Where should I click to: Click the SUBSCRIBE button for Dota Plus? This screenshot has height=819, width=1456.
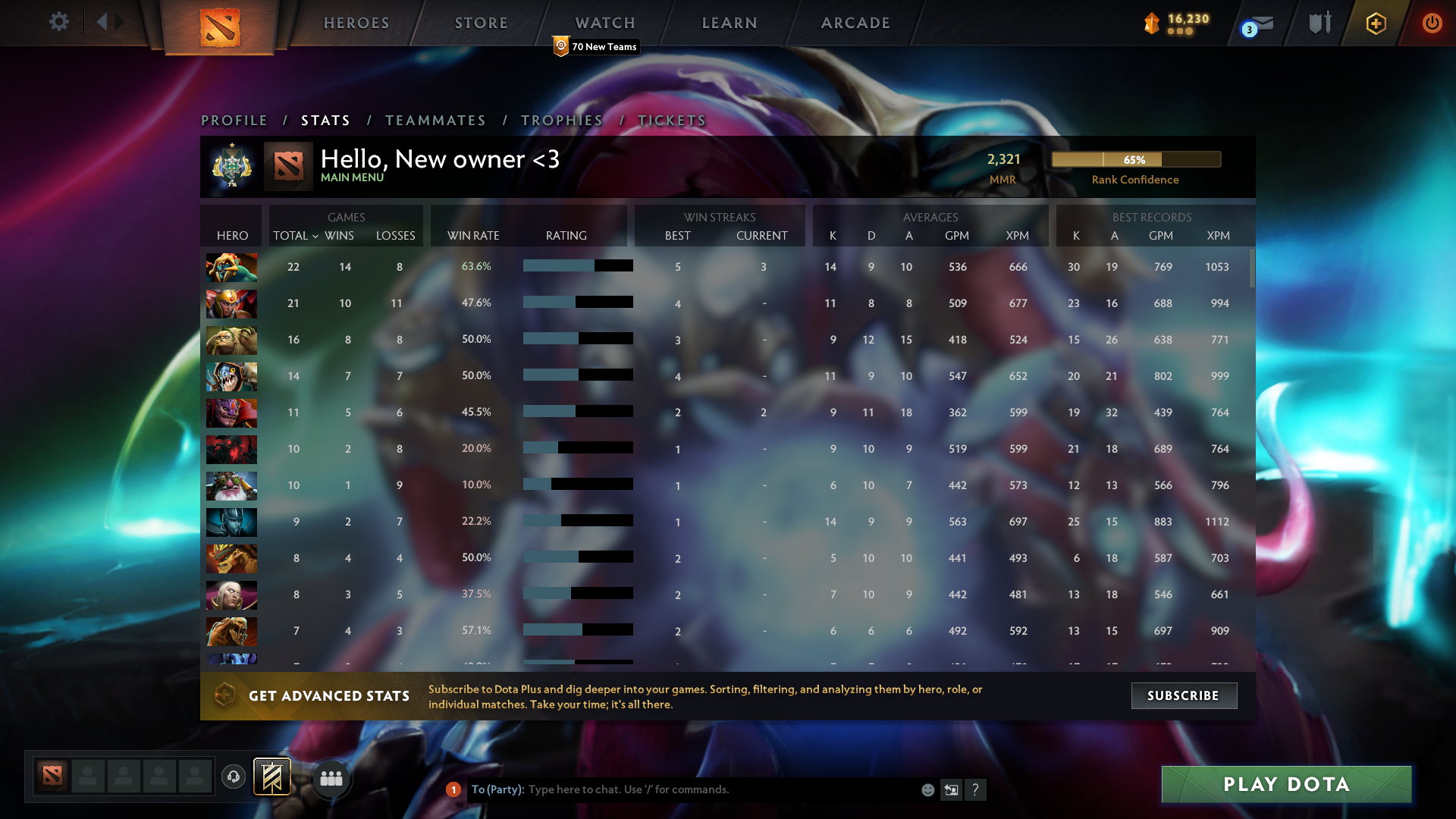pos(1184,695)
